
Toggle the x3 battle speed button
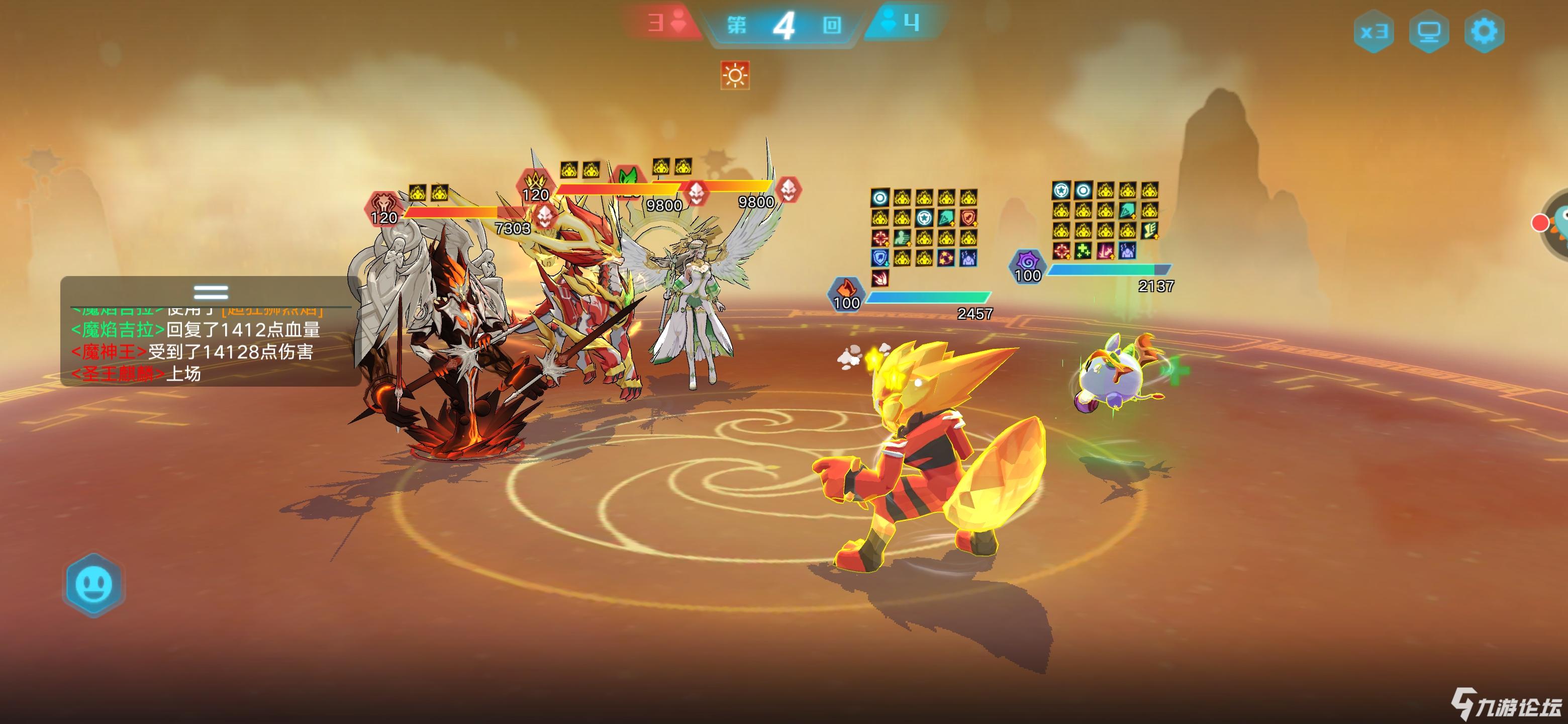click(1374, 31)
